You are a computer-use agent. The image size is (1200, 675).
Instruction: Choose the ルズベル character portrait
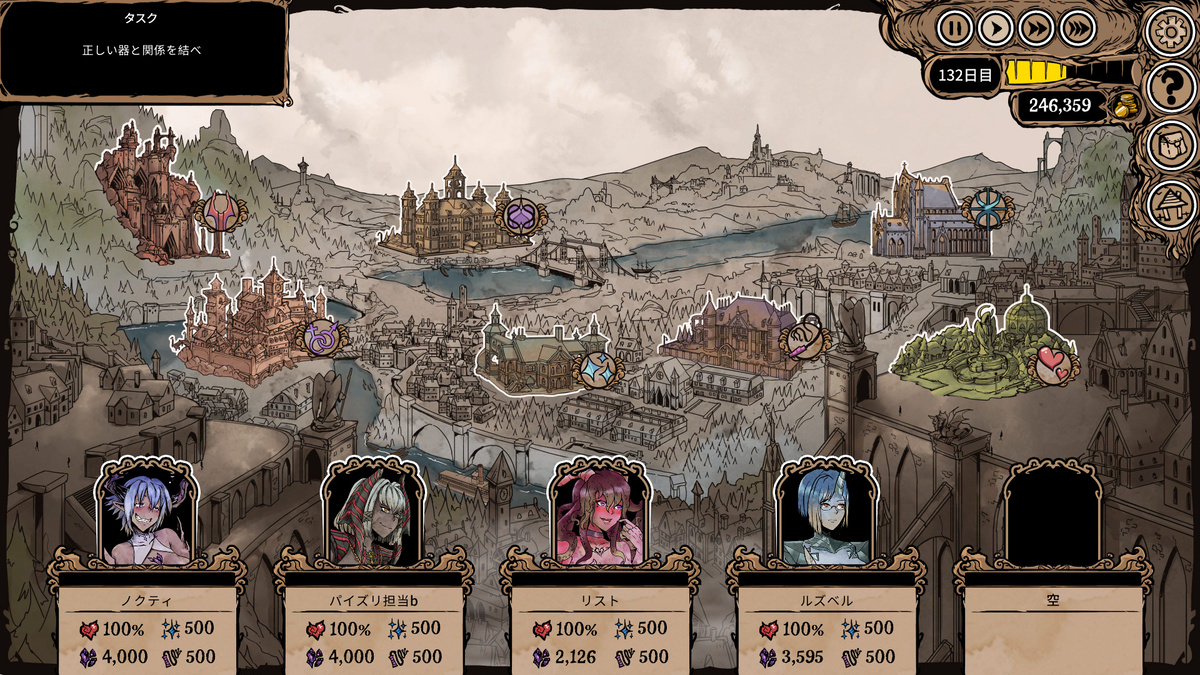coord(826,515)
